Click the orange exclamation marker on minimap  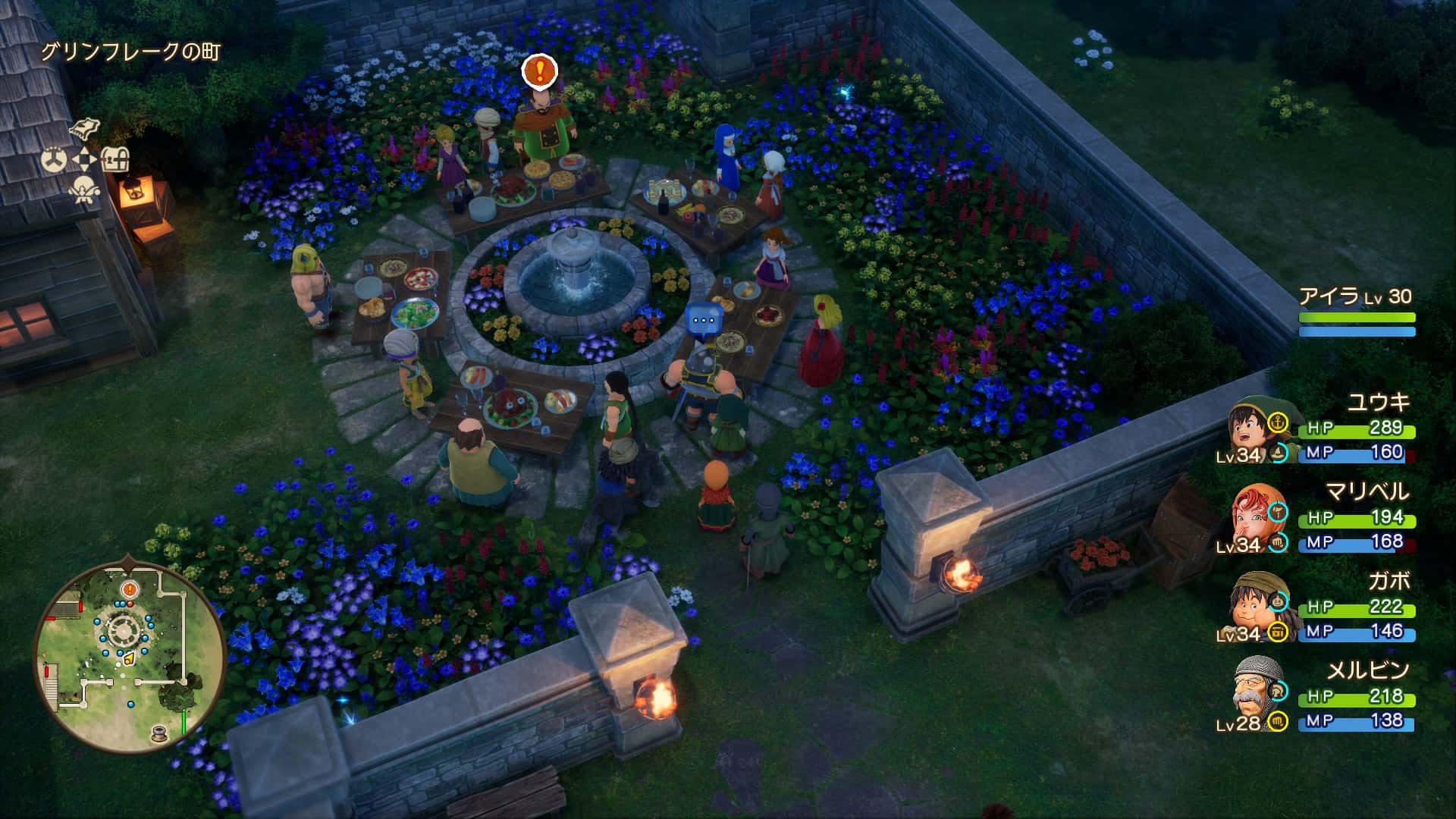130,588
